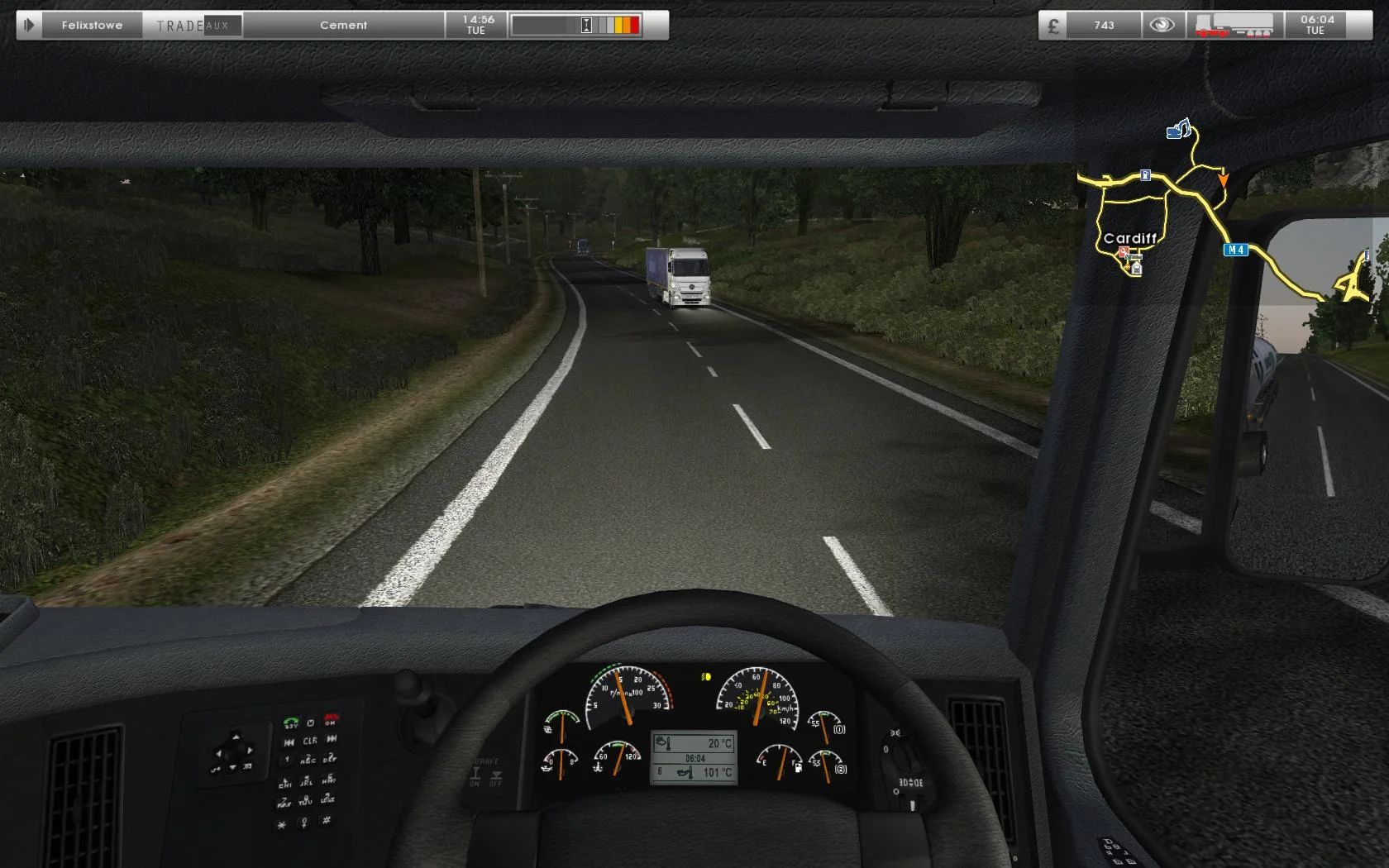Select the red fuel marker near Cardiff

1124,251
